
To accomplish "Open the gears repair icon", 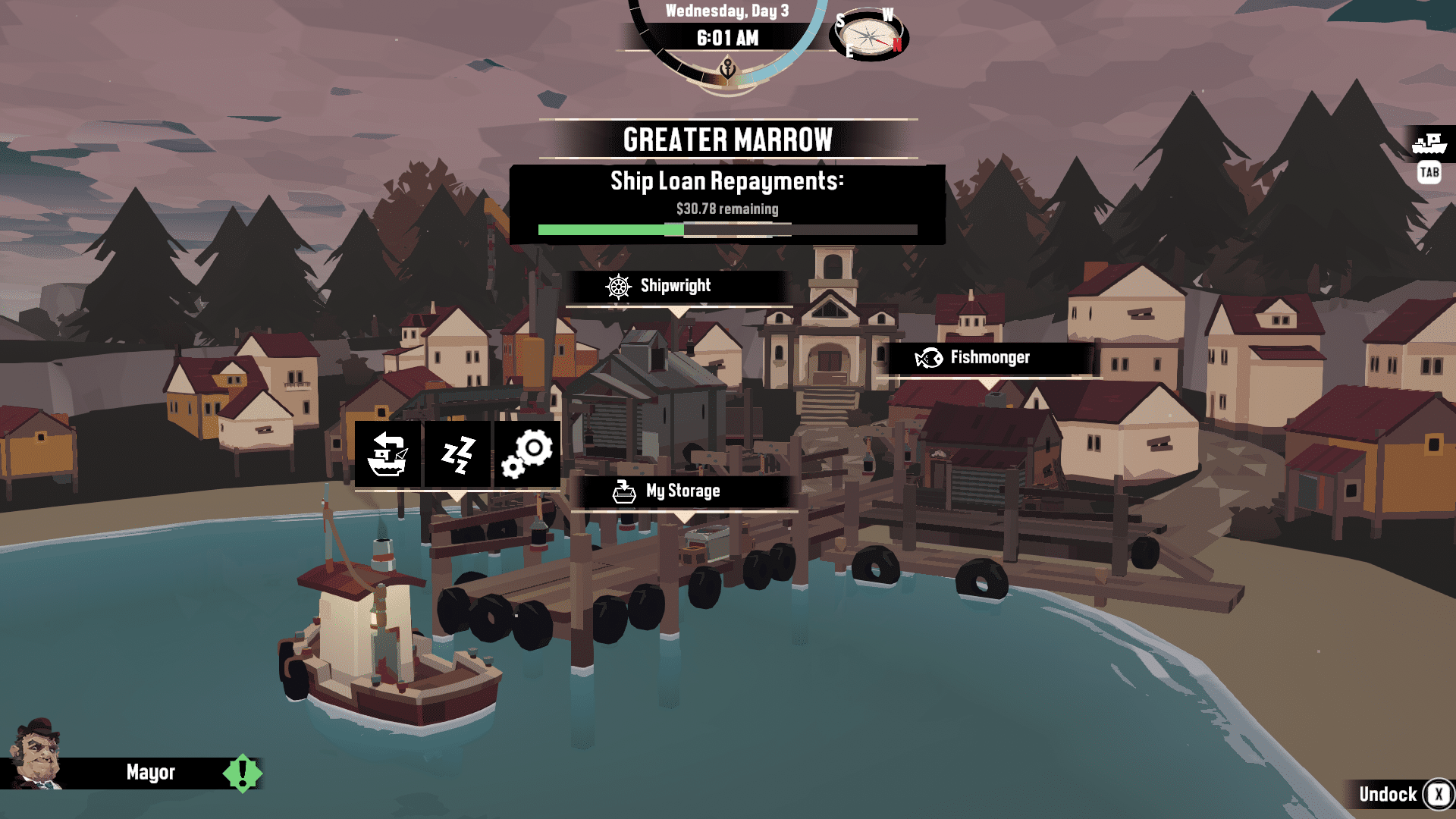I will click(x=527, y=453).
